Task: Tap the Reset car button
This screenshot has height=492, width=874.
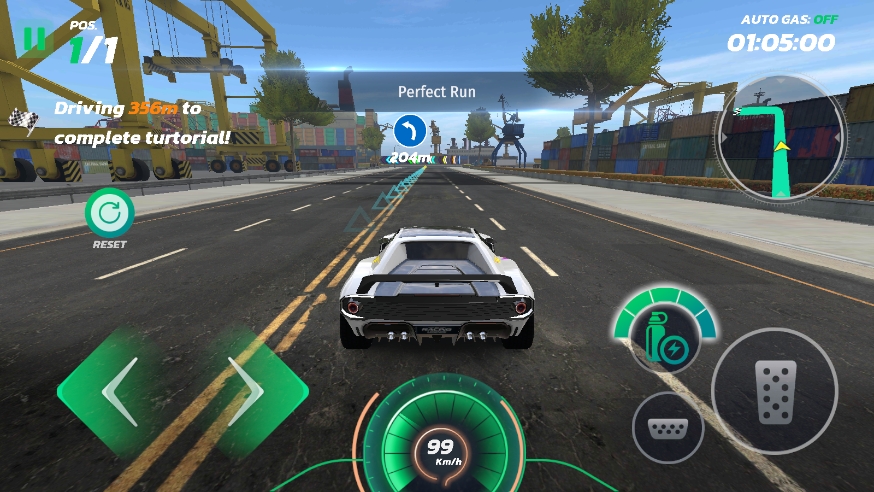Action: (x=109, y=213)
